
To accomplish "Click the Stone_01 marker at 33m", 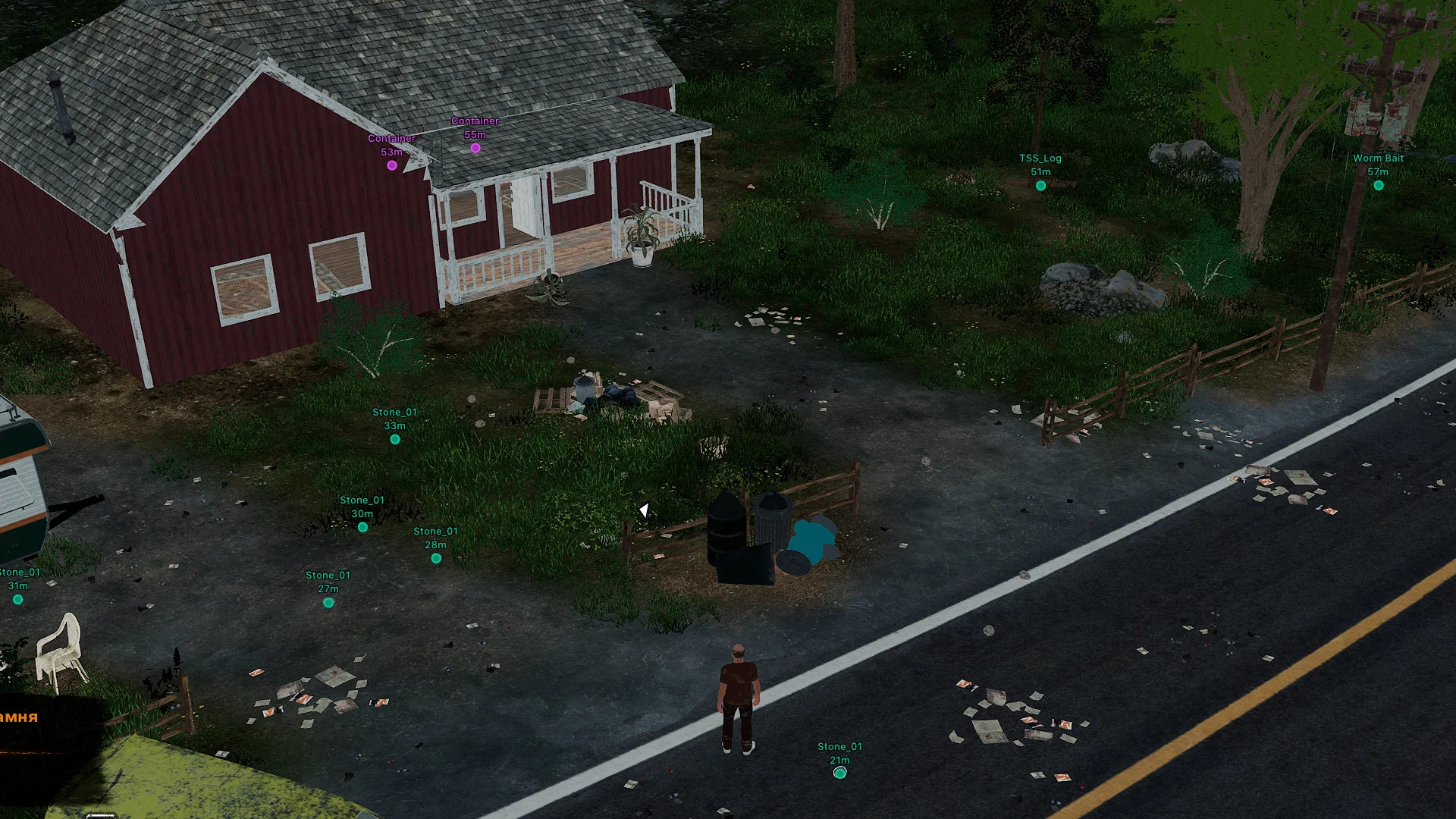I will click(x=395, y=440).
